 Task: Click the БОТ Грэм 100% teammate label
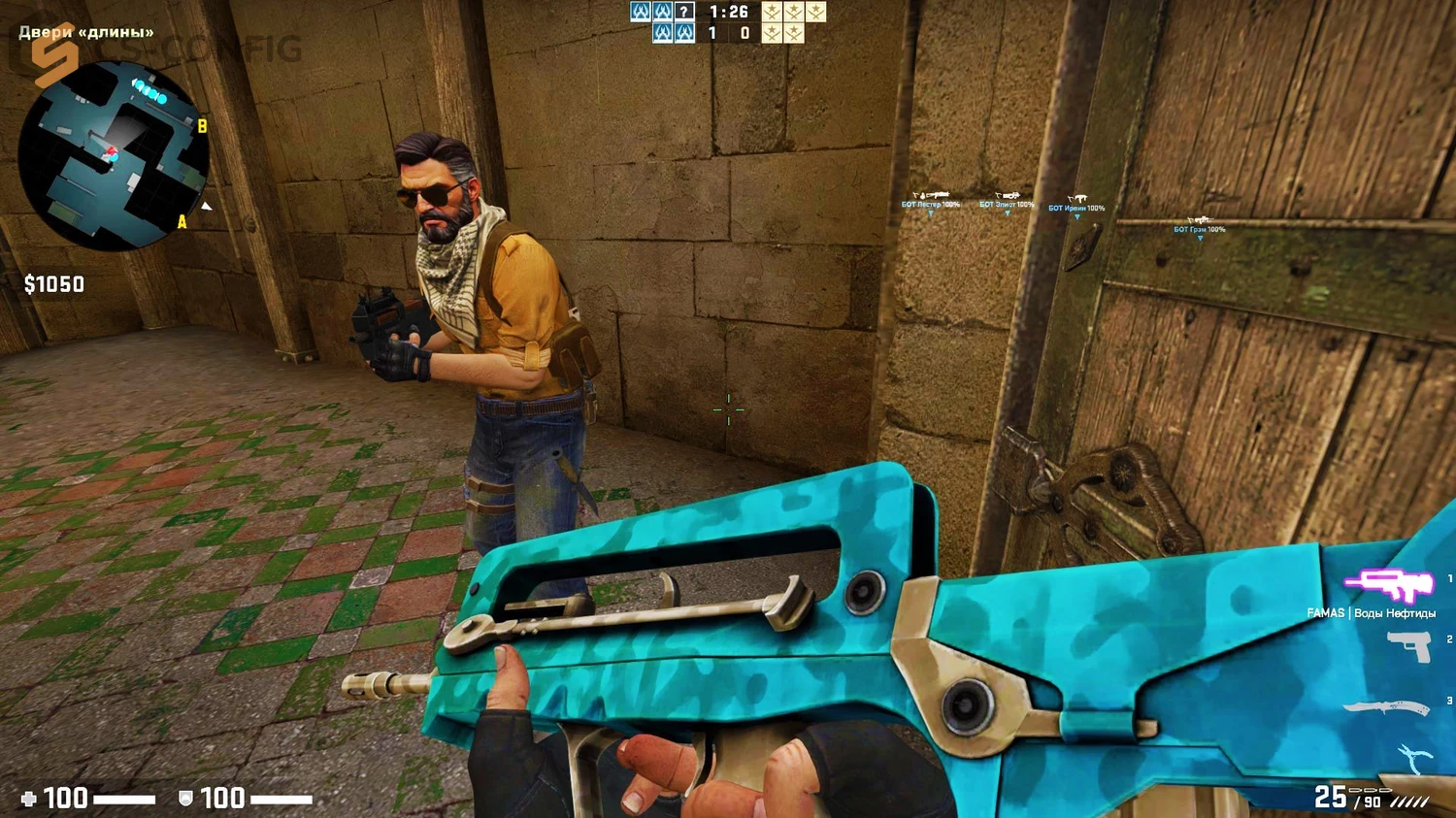1199,229
